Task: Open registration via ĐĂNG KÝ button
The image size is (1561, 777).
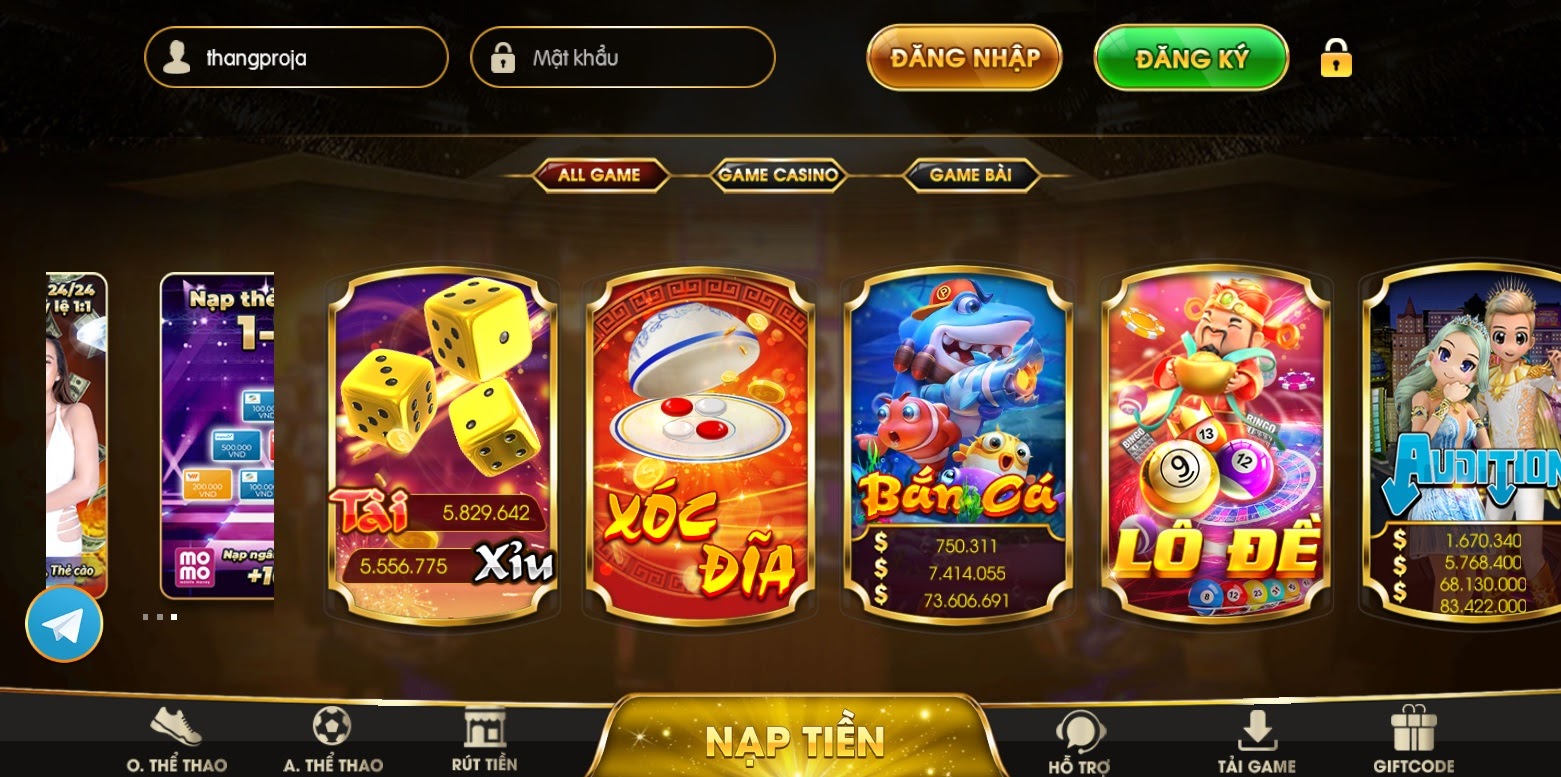Action: point(1191,57)
